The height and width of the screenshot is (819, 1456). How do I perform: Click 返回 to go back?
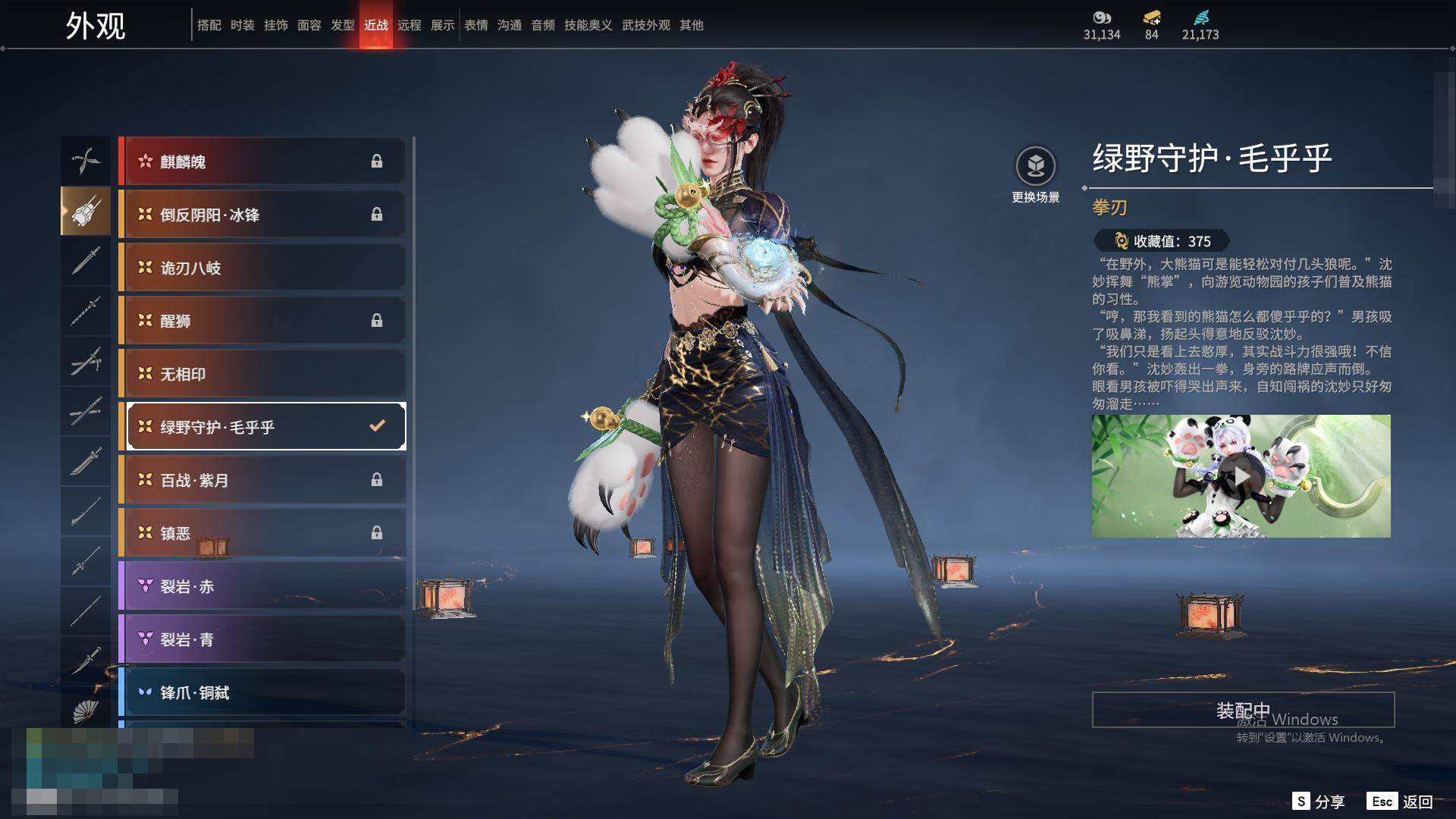click(1400, 802)
